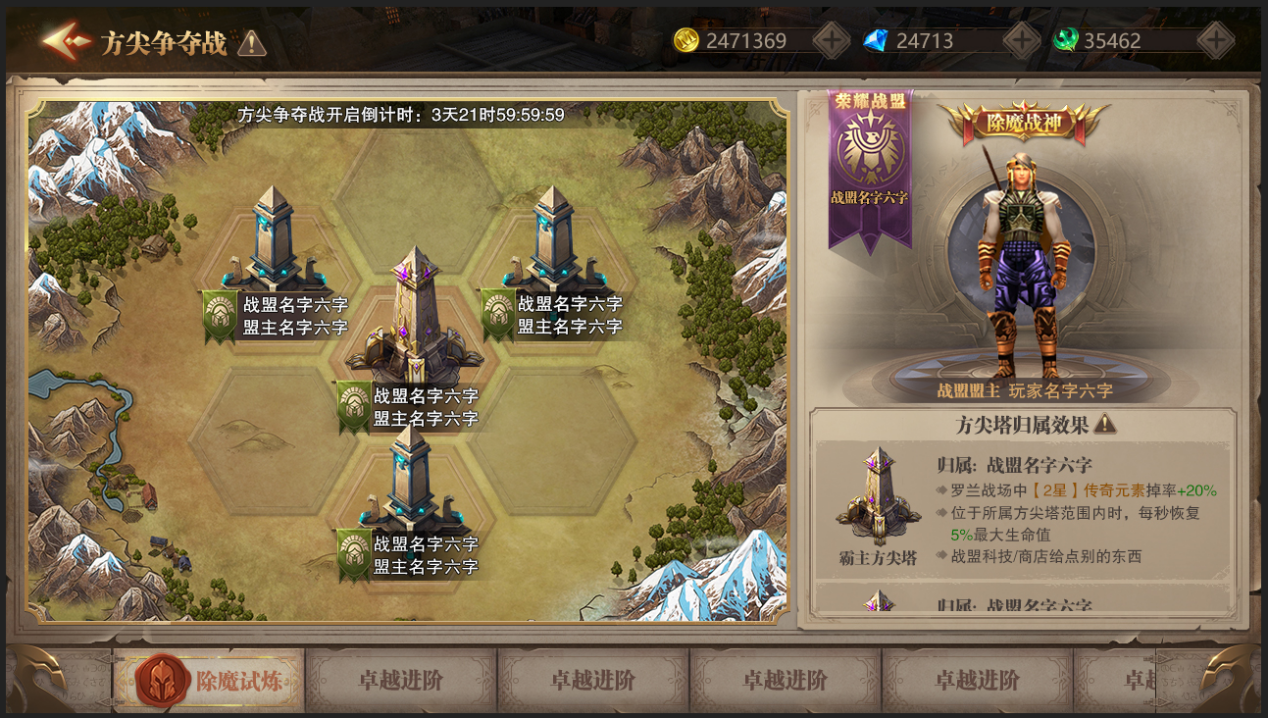Image resolution: width=1268 pixels, height=718 pixels.
Task: Select the bottom obelisk tower on map
Action: tap(409, 480)
